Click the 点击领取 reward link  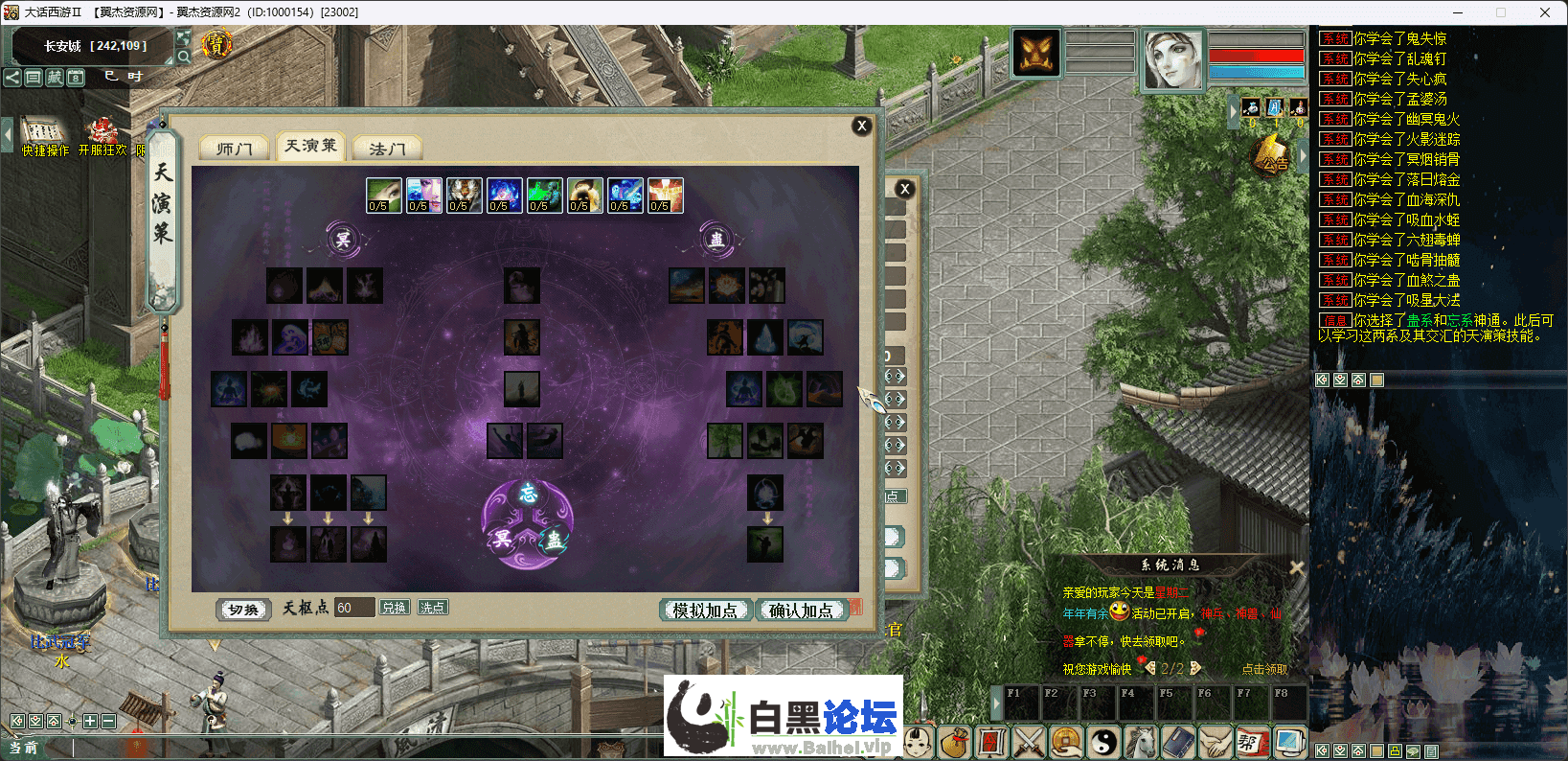point(1266,669)
